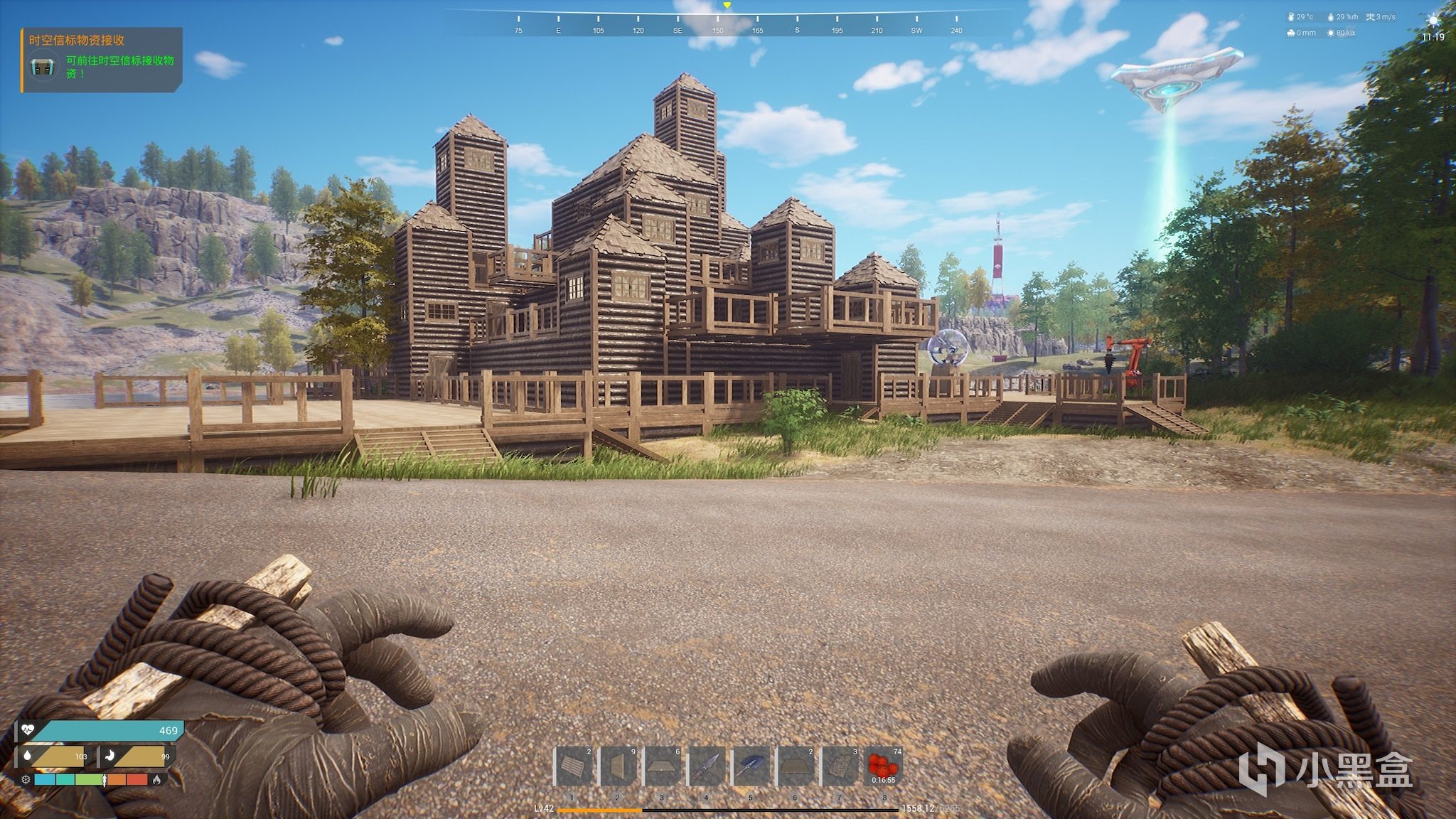This screenshot has height=819, width=1456.
Task: Choose the red berries hotbar slot
Action: [884, 766]
